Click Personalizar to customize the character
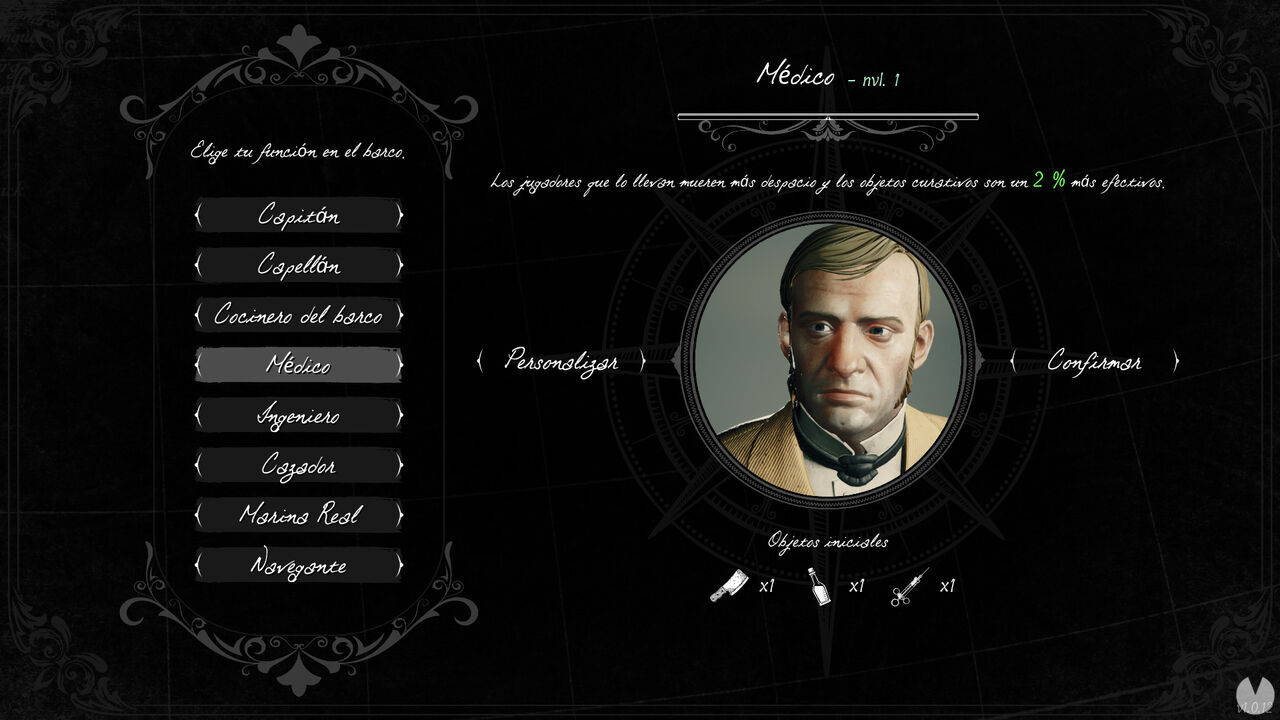This screenshot has height=720, width=1280. pyautogui.click(x=564, y=362)
